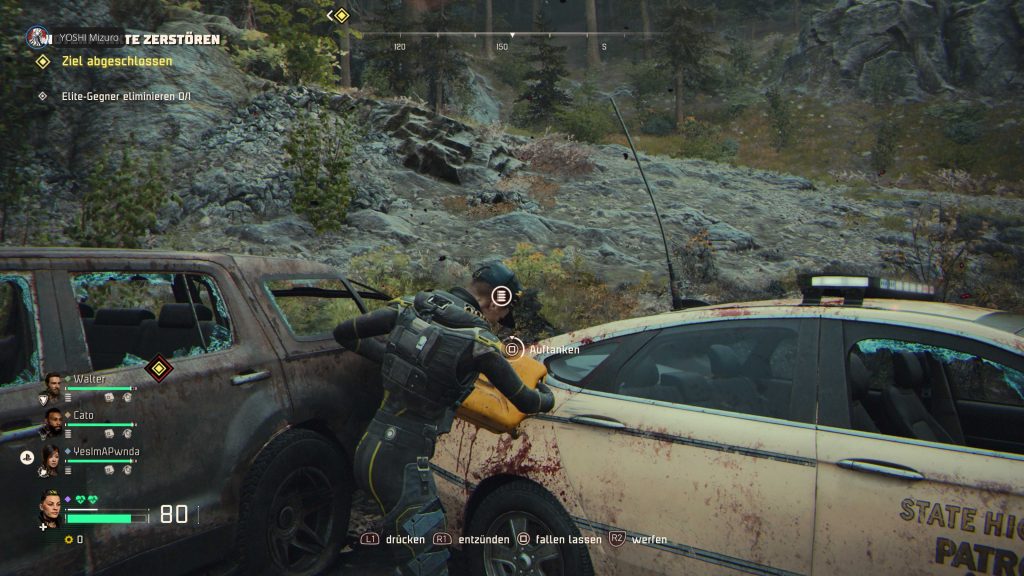1024x576 pixels.
Task: Select Walter's squad portrait
Action: click(x=54, y=385)
